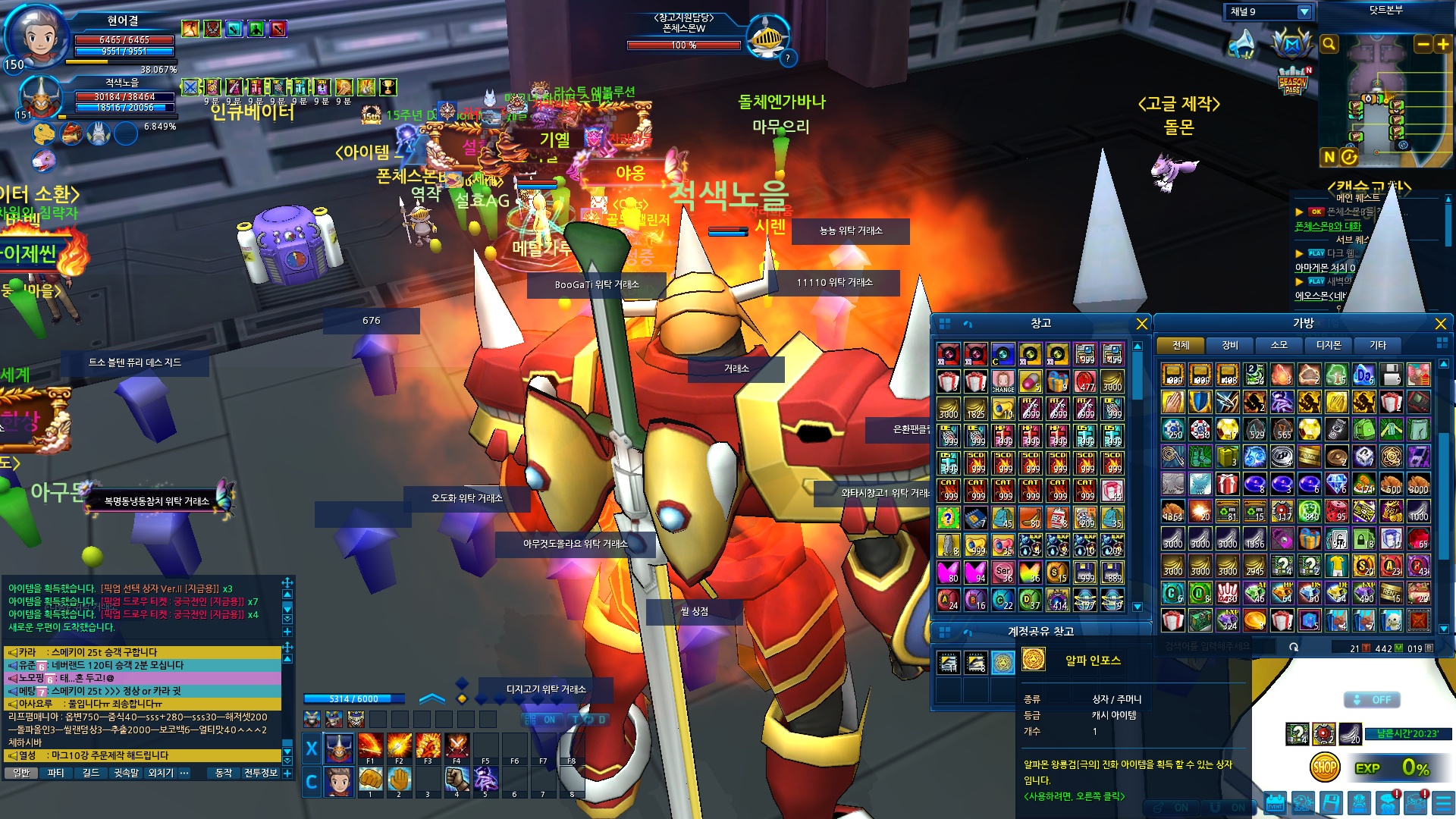Viewport: 1456px width, 819px height.
Task: Switch chat to the 파티 tab
Action: coord(55,773)
